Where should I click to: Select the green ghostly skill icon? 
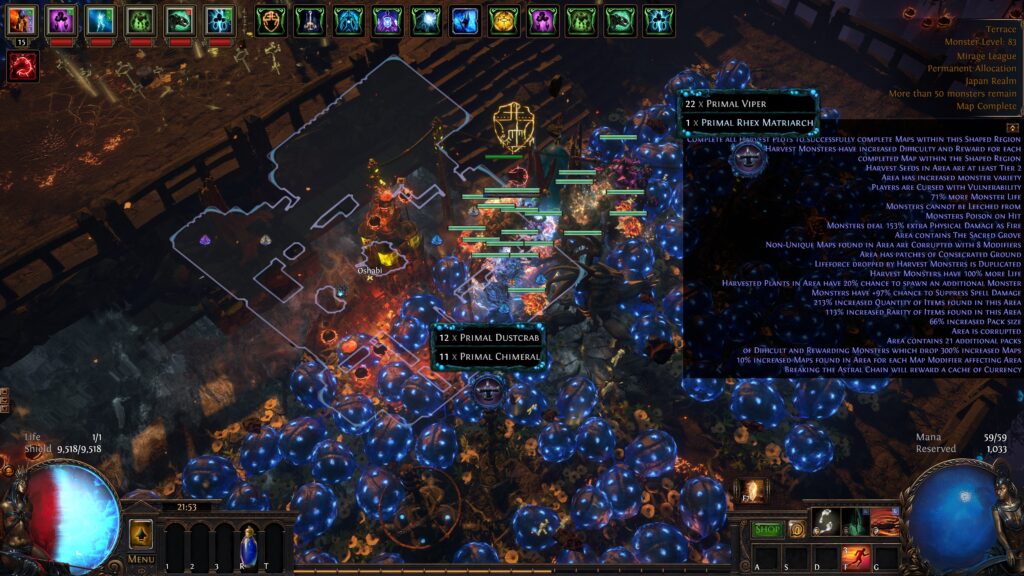[855, 522]
